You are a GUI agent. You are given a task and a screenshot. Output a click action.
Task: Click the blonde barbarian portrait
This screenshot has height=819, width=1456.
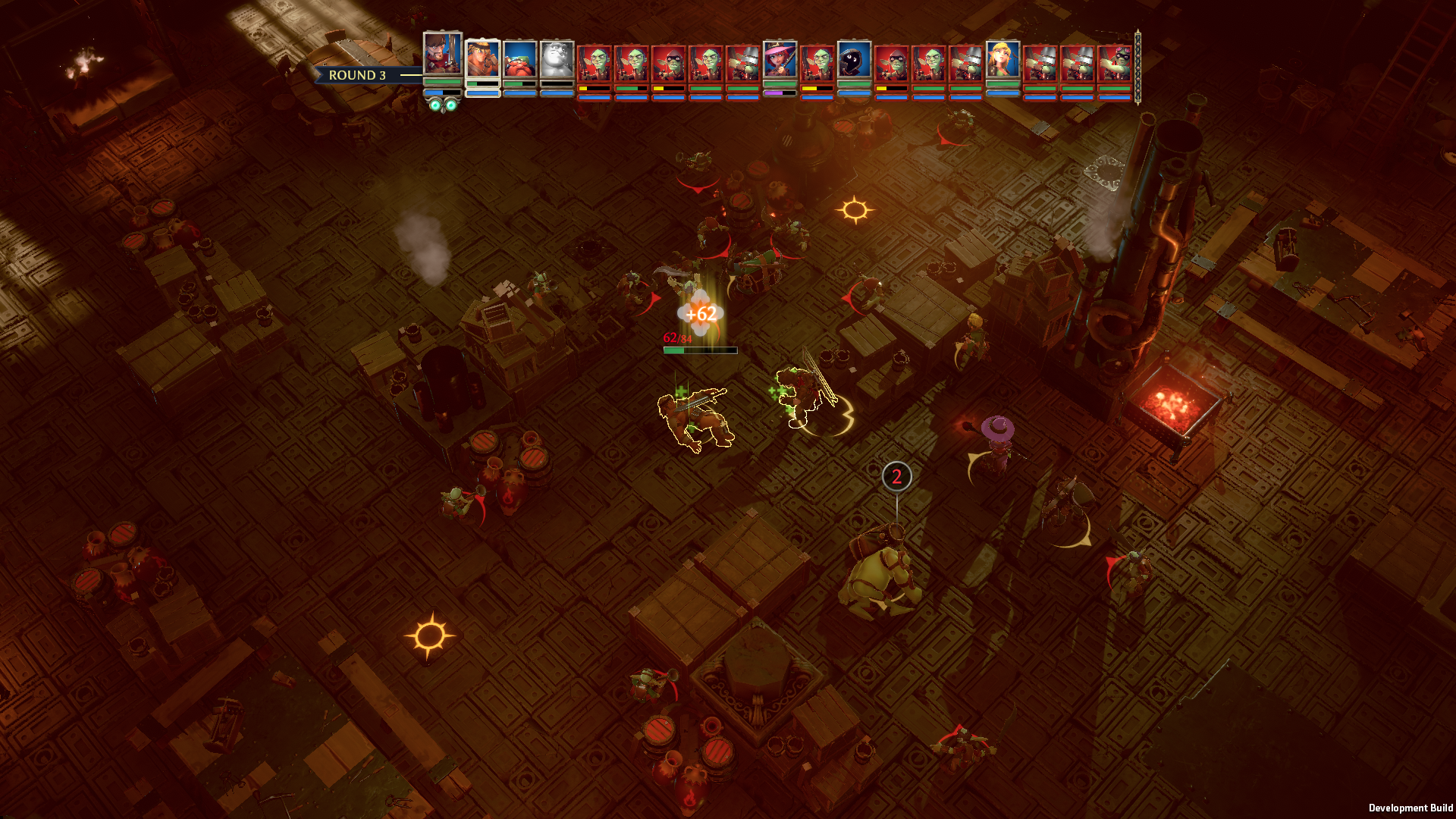(482, 60)
